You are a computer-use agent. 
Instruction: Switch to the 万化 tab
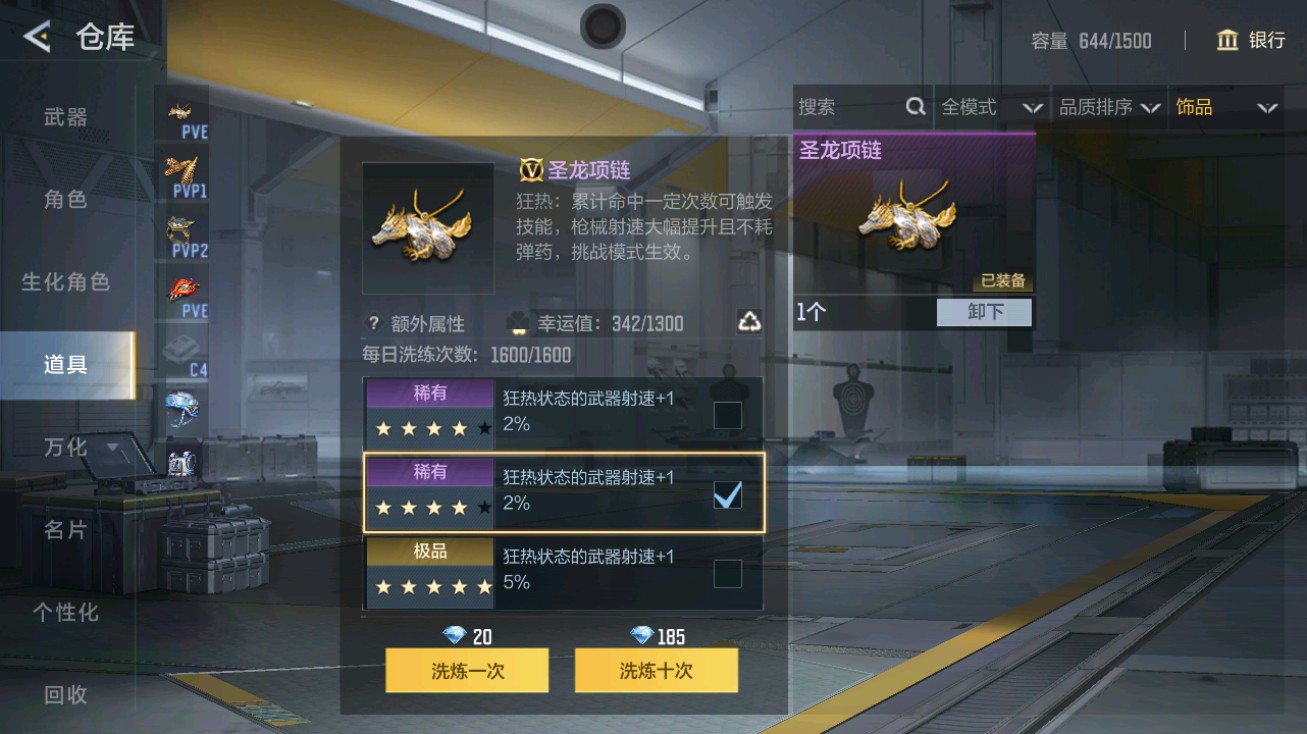65,448
